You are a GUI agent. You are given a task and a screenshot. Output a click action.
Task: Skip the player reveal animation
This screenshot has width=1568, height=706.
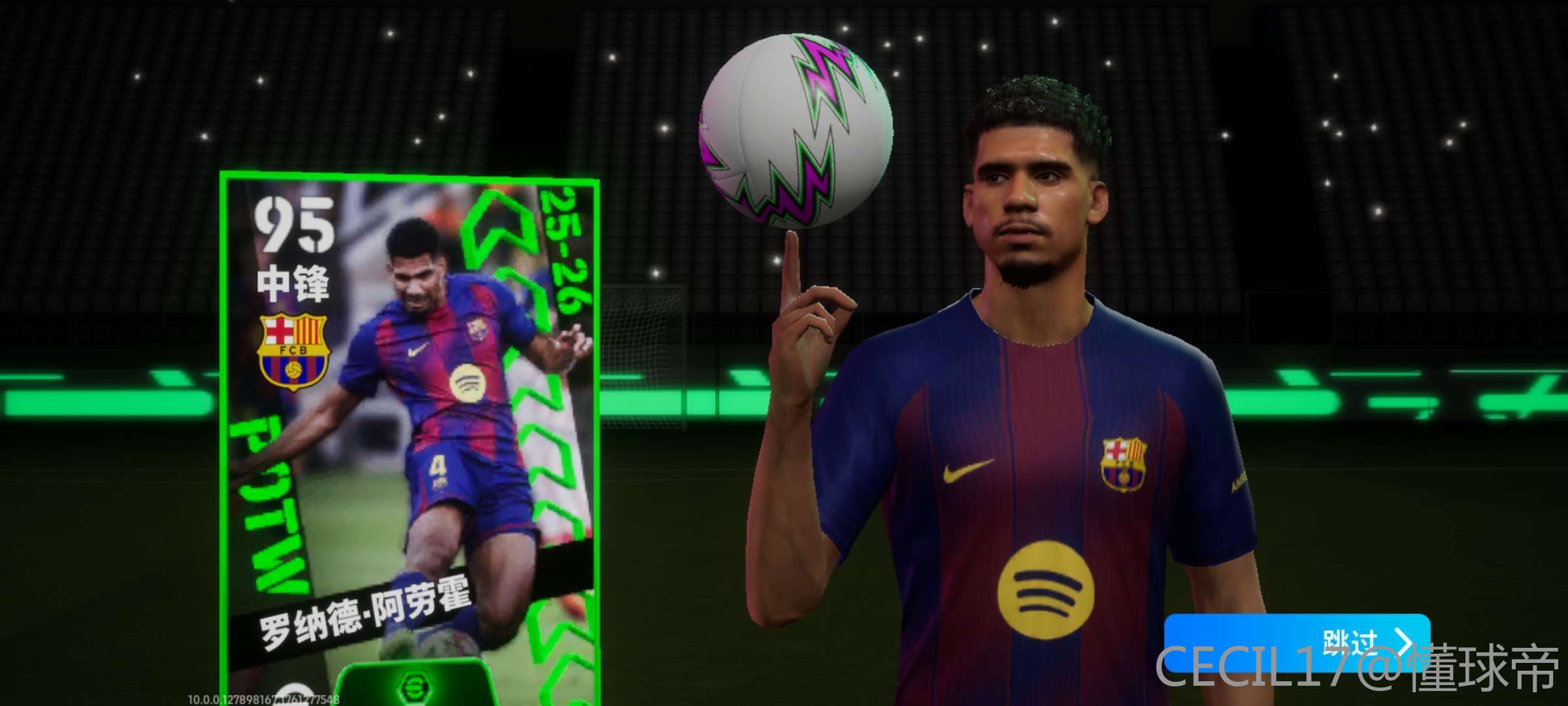(1296, 643)
